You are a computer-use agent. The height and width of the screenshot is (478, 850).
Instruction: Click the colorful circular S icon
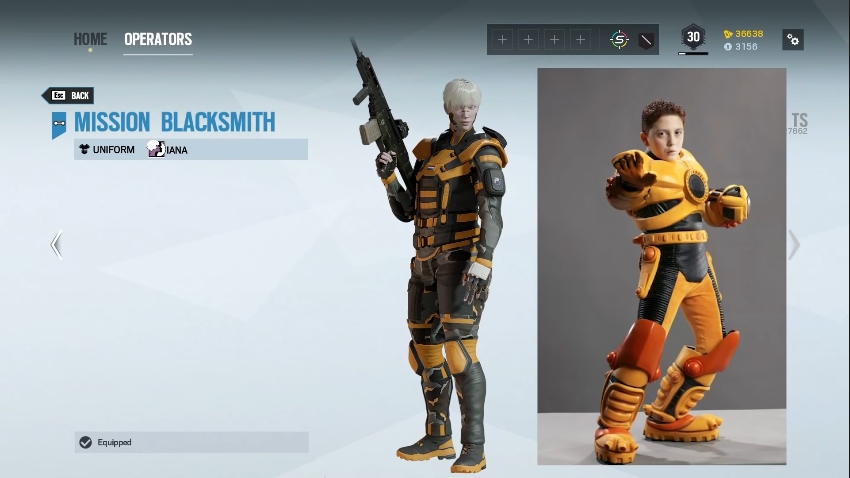click(x=619, y=40)
